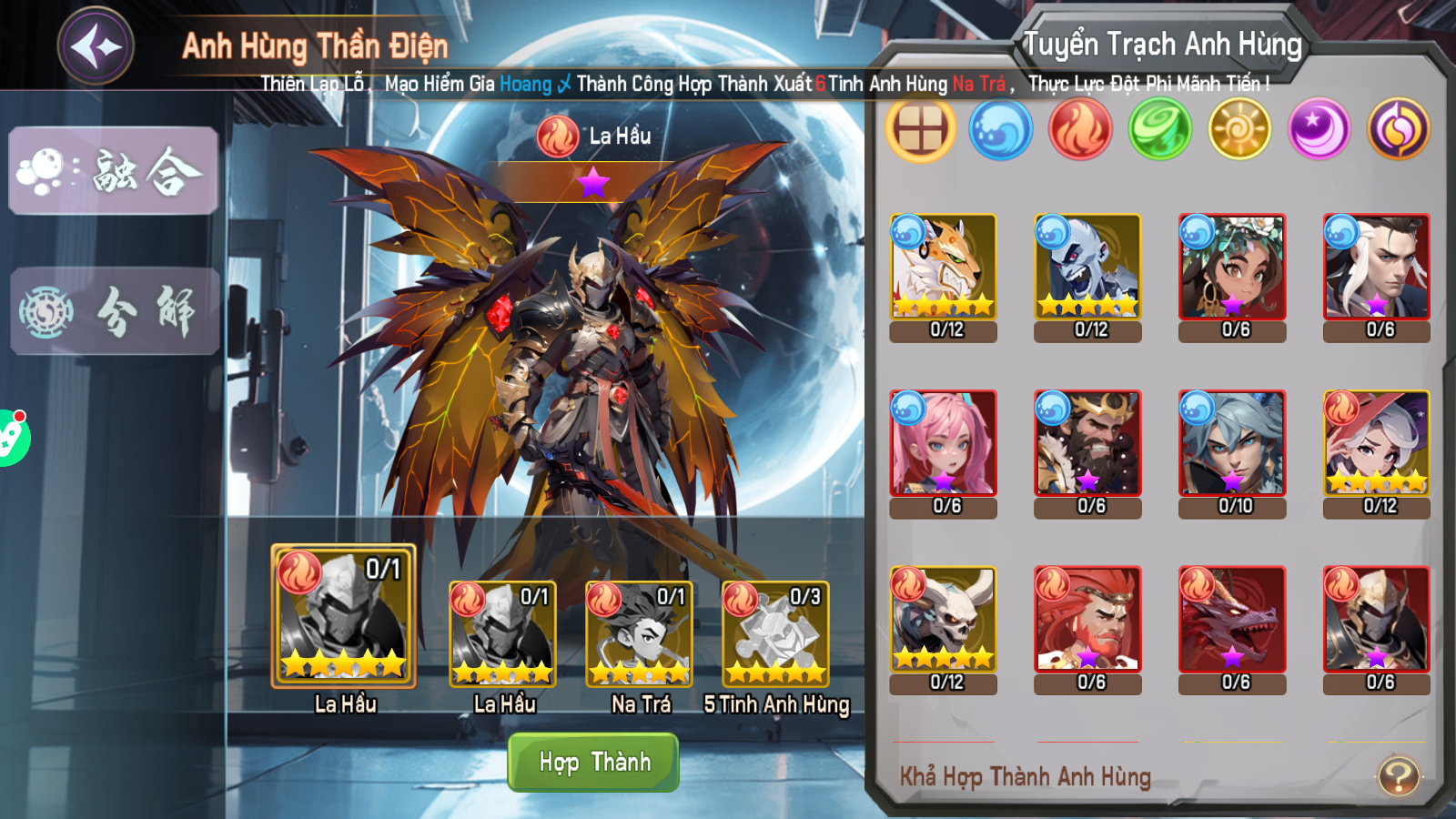Choose the red dragon hero portrait
The image size is (1456, 819).
pyautogui.click(x=1232, y=620)
